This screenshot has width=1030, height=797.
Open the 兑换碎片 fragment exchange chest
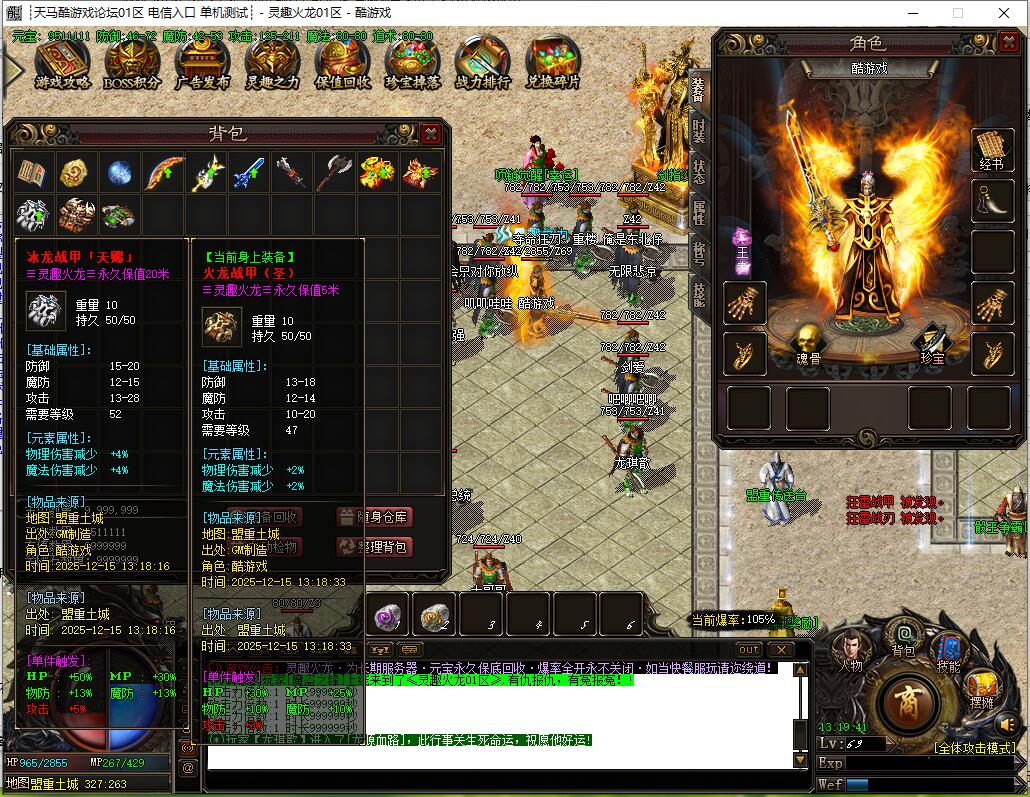[553, 64]
